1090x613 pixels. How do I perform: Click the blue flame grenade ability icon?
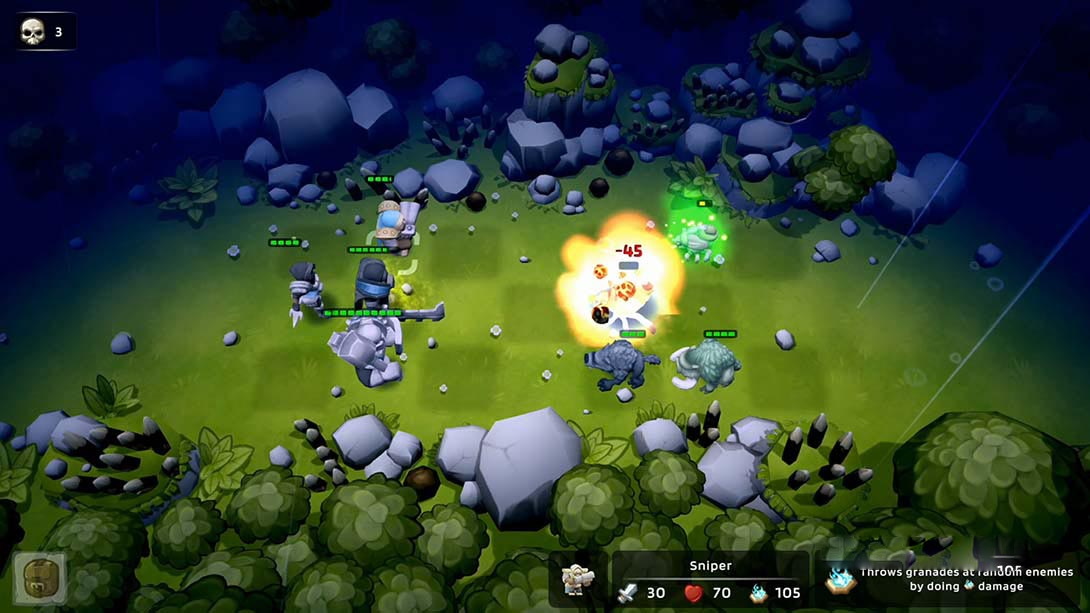[840, 578]
